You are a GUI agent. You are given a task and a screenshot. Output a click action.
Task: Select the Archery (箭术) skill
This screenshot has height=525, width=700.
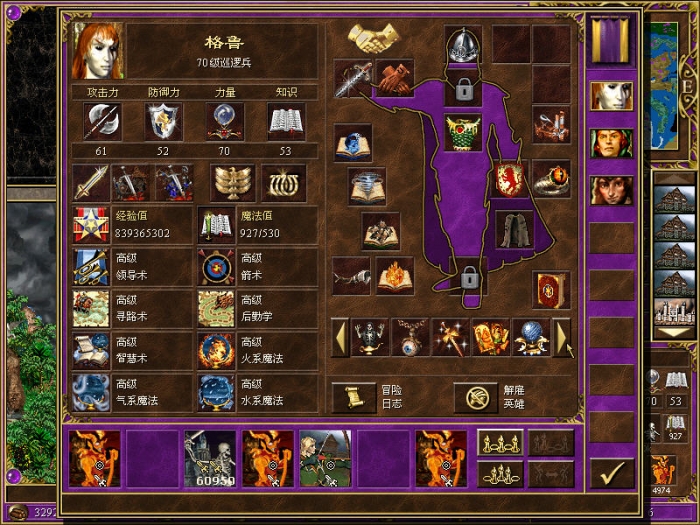pyautogui.click(x=216, y=267)
